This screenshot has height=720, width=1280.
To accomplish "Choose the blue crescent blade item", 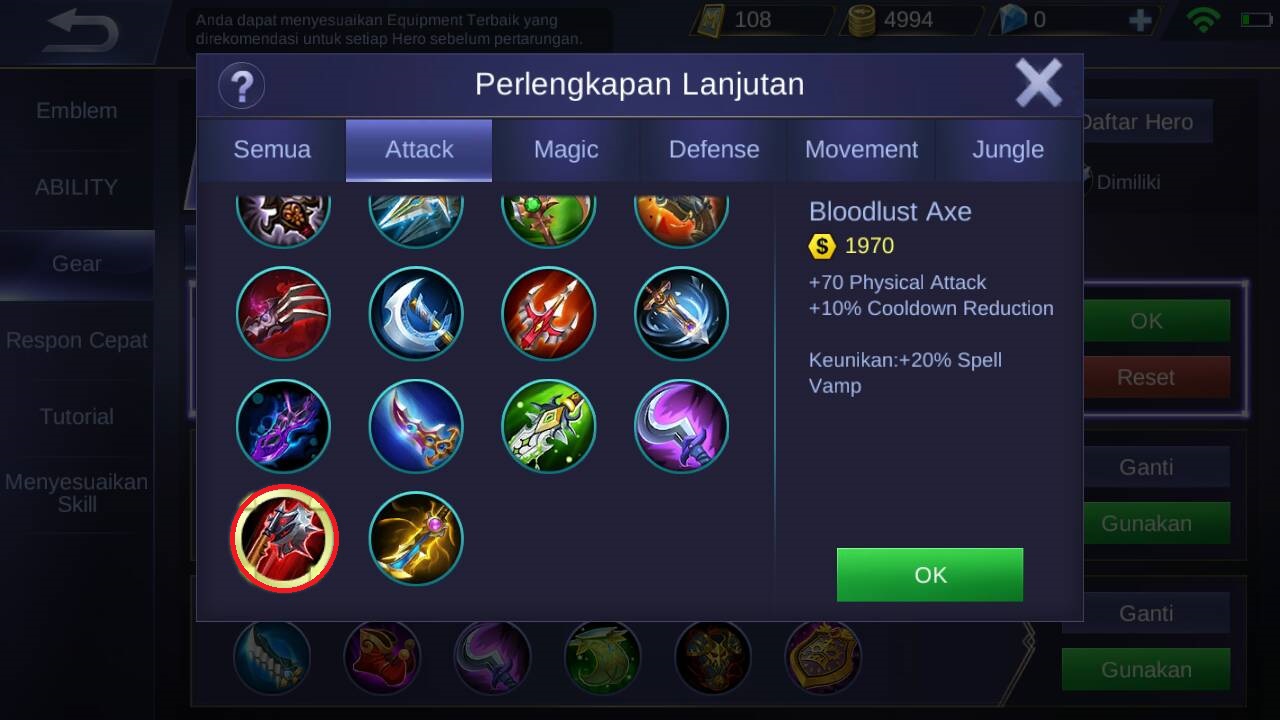I will tap(416, 314).
